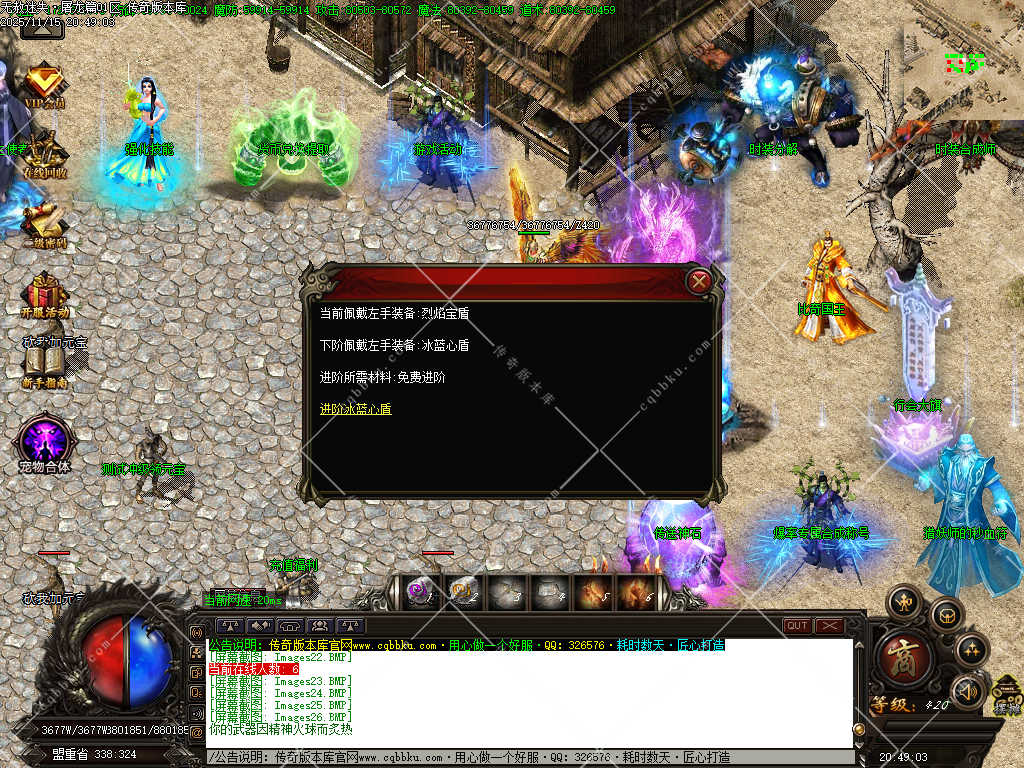Click the OUT button above chat
Screen dimensions: 1024x768
point(797,626)
